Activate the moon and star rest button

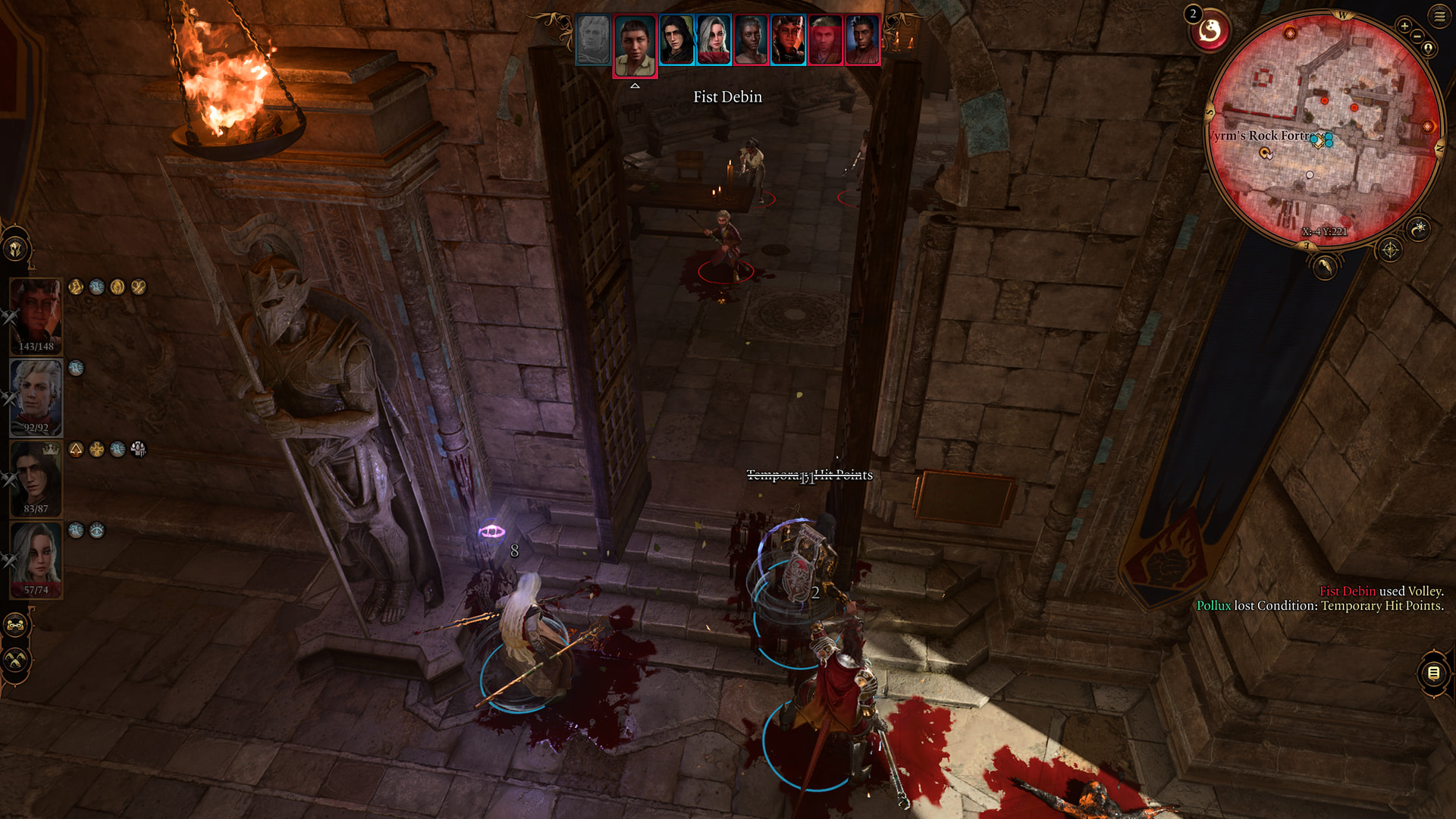[x=1418, y=228]
